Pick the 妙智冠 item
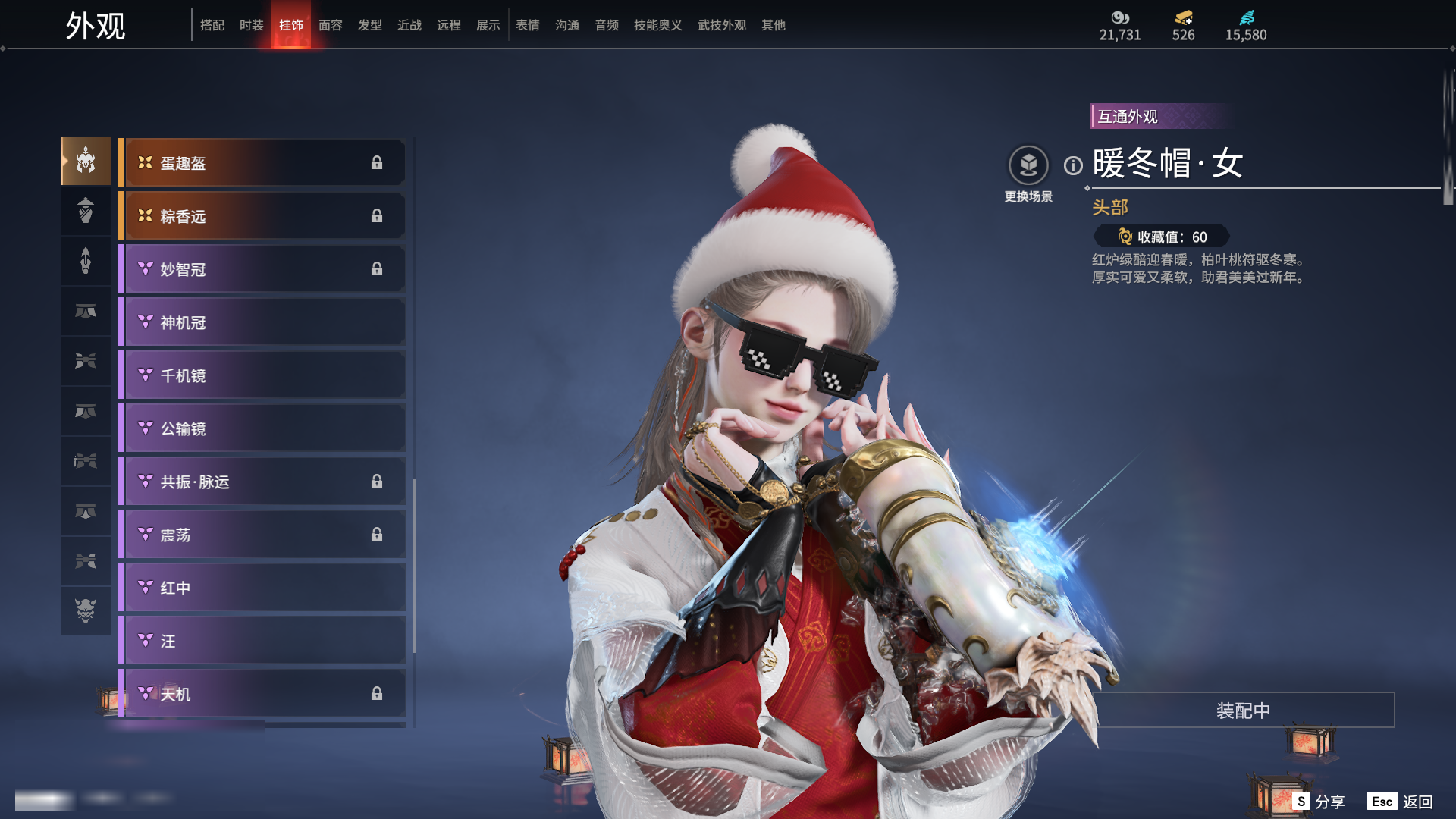Image resolution: width=1456 pixels, height=819 pixels. [x=262, y=269]
